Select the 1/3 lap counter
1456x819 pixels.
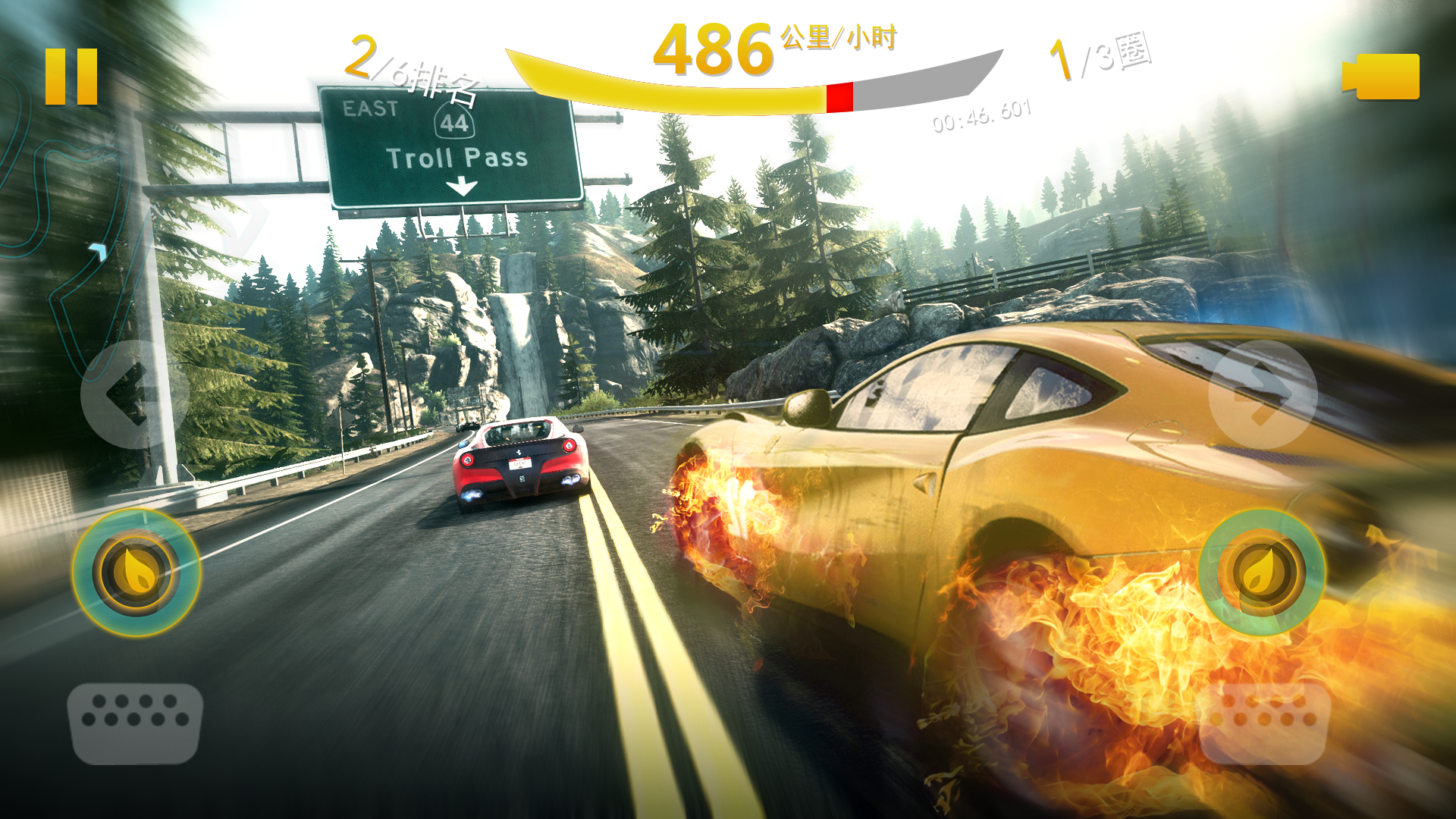click(x=1100, y=57)
